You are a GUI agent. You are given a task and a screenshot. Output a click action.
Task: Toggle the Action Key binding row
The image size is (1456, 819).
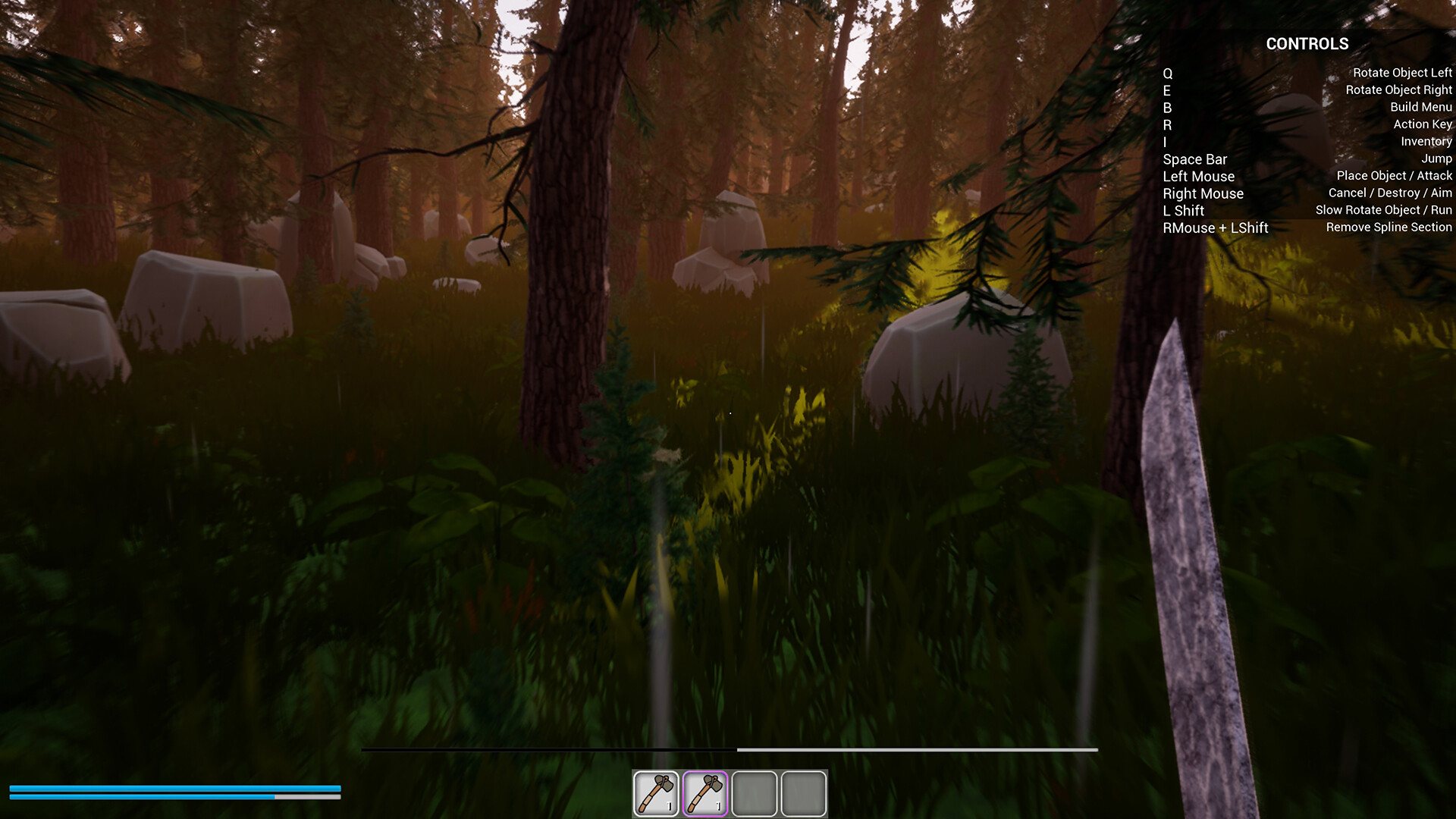1422,124
